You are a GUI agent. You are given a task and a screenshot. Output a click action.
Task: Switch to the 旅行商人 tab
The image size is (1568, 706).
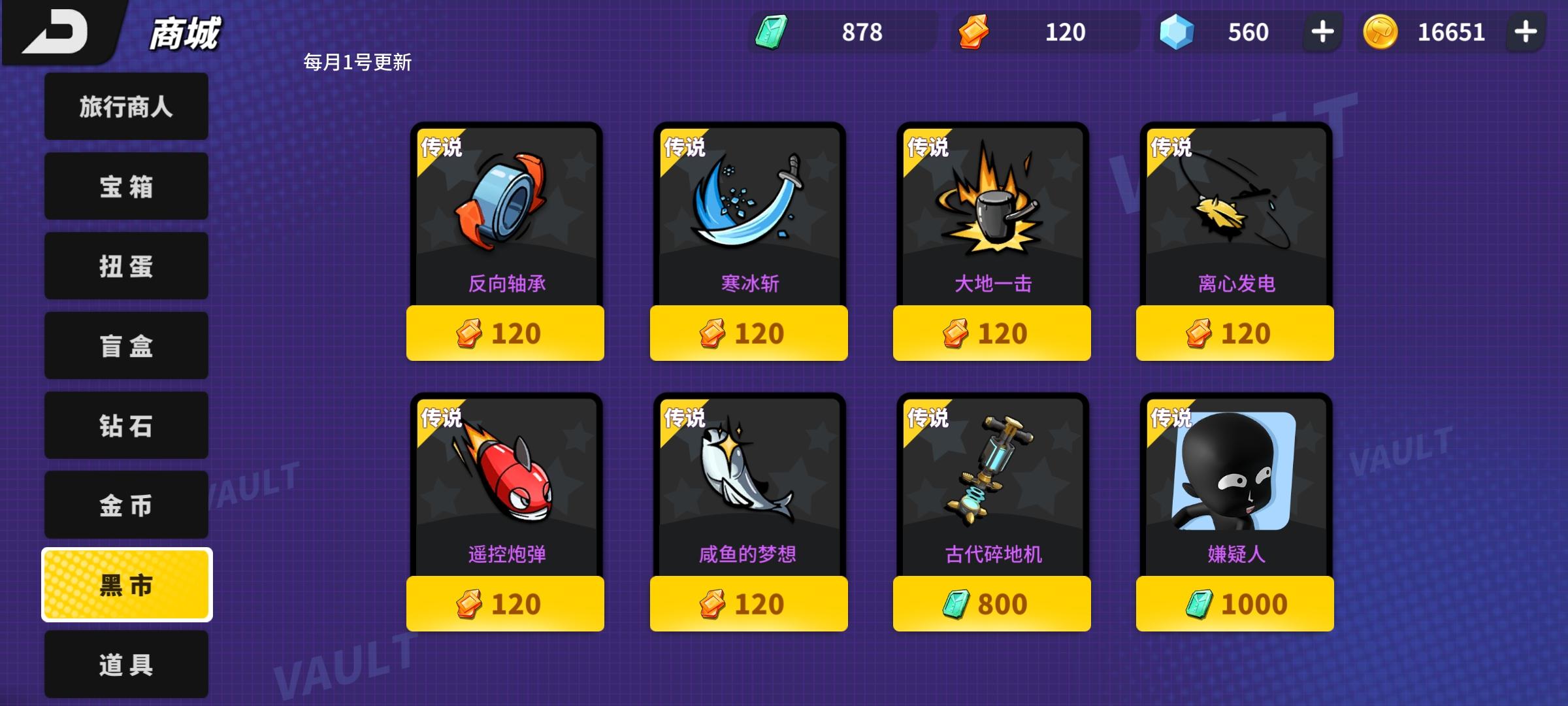click(125, 106)
